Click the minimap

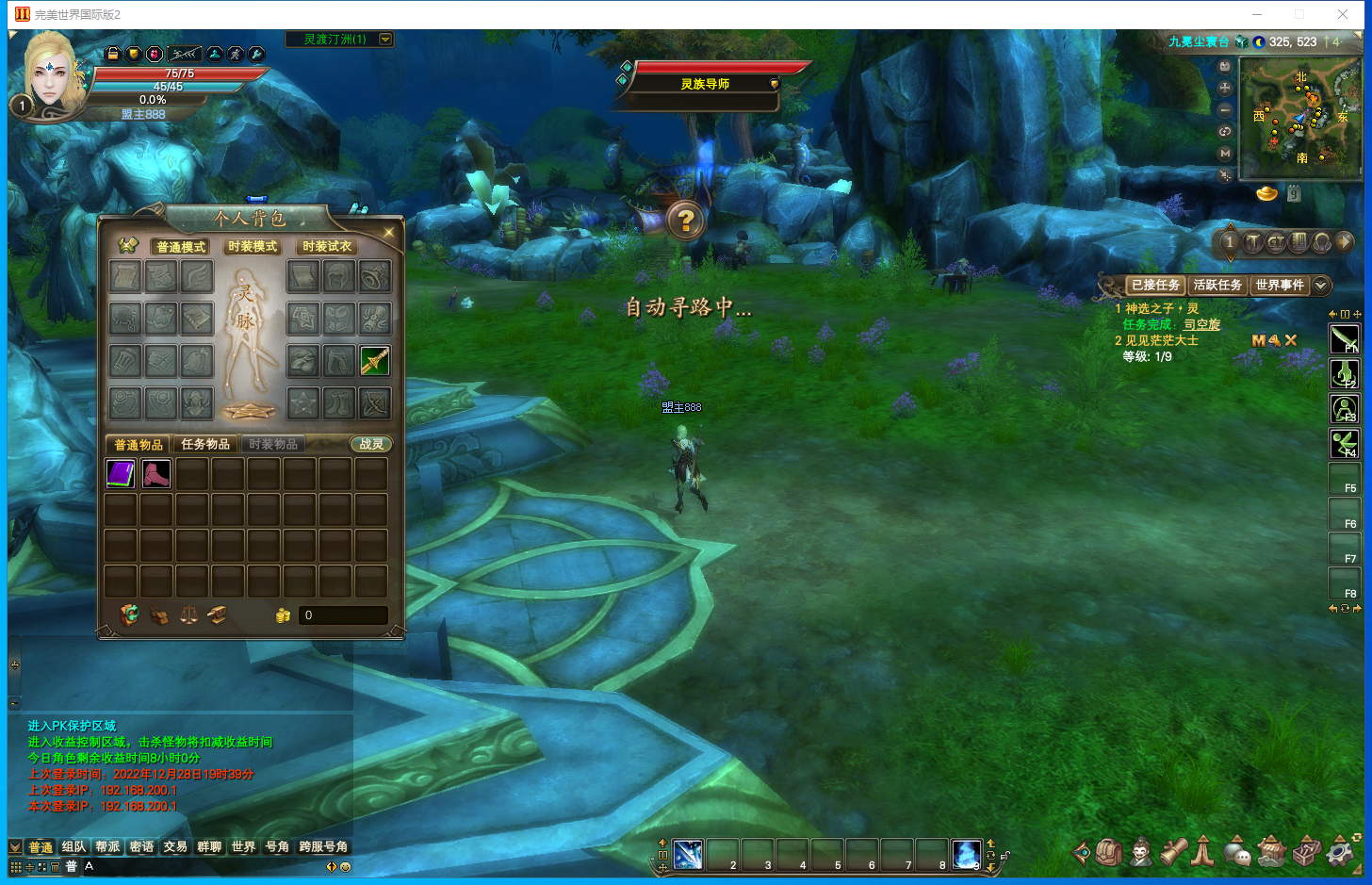[x=1300, y=118]
